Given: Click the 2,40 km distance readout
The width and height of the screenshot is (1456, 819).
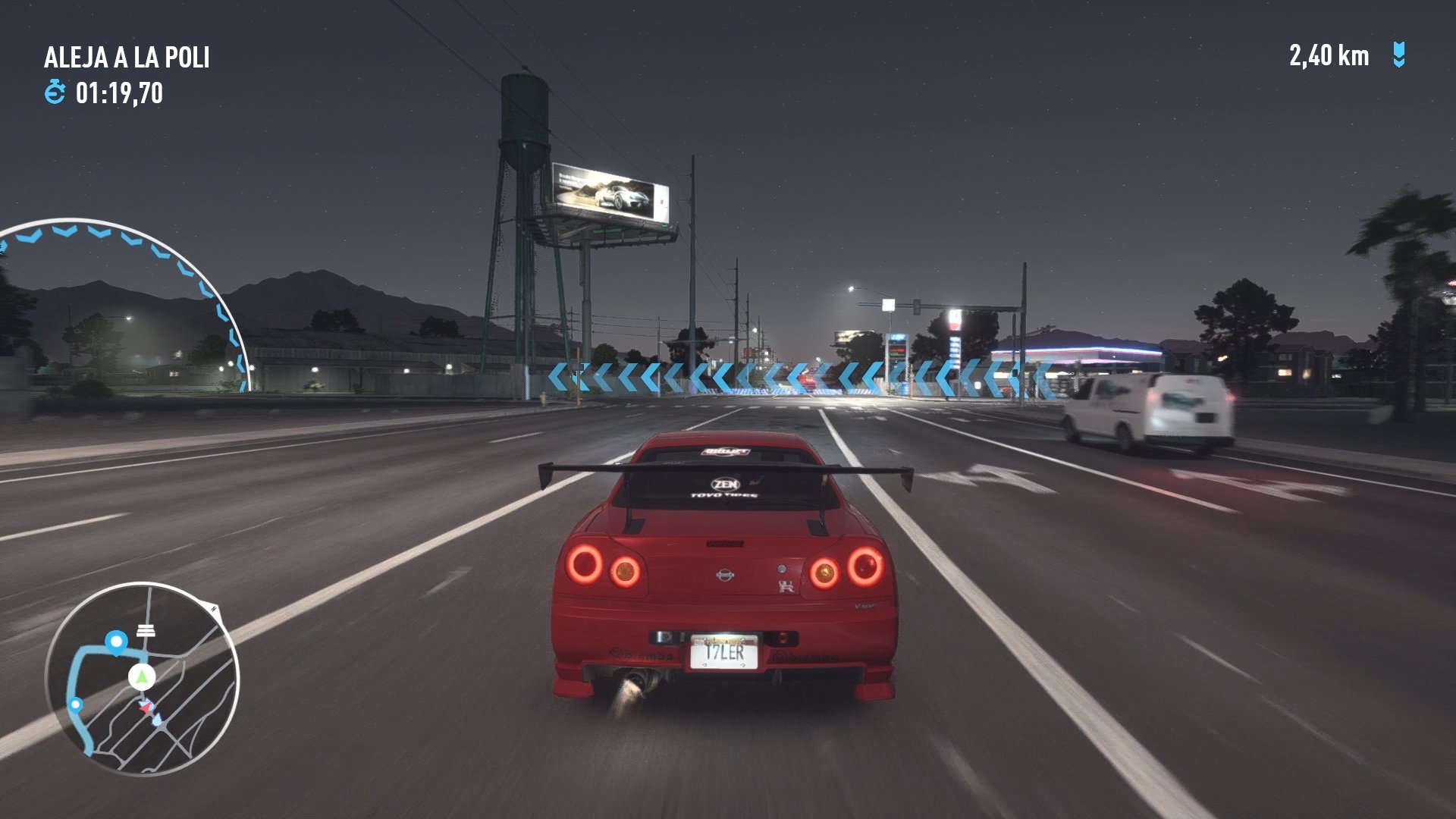Looking at the screenshot, I should coord(1329,53).
